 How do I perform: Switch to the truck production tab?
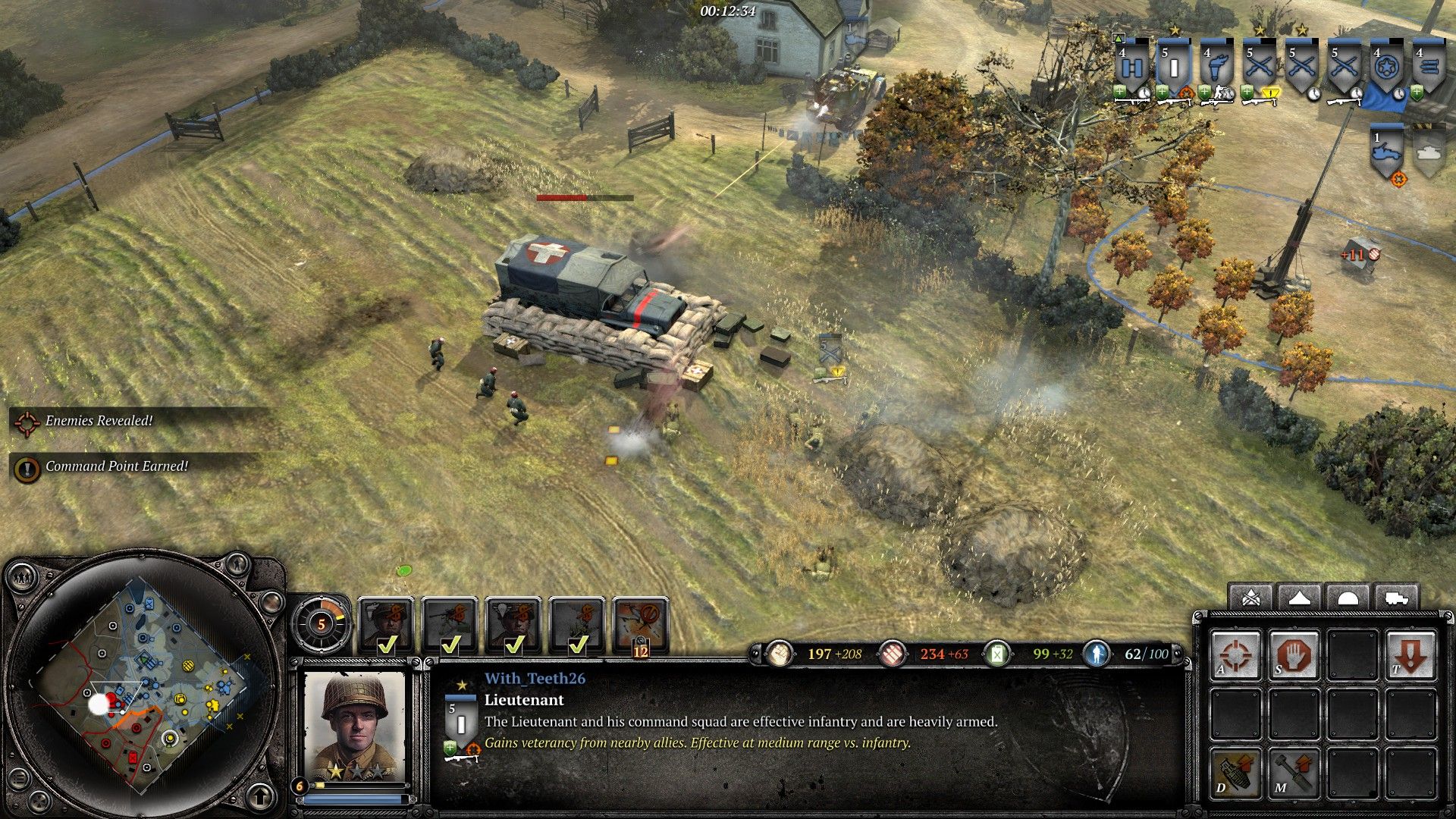1395,598
